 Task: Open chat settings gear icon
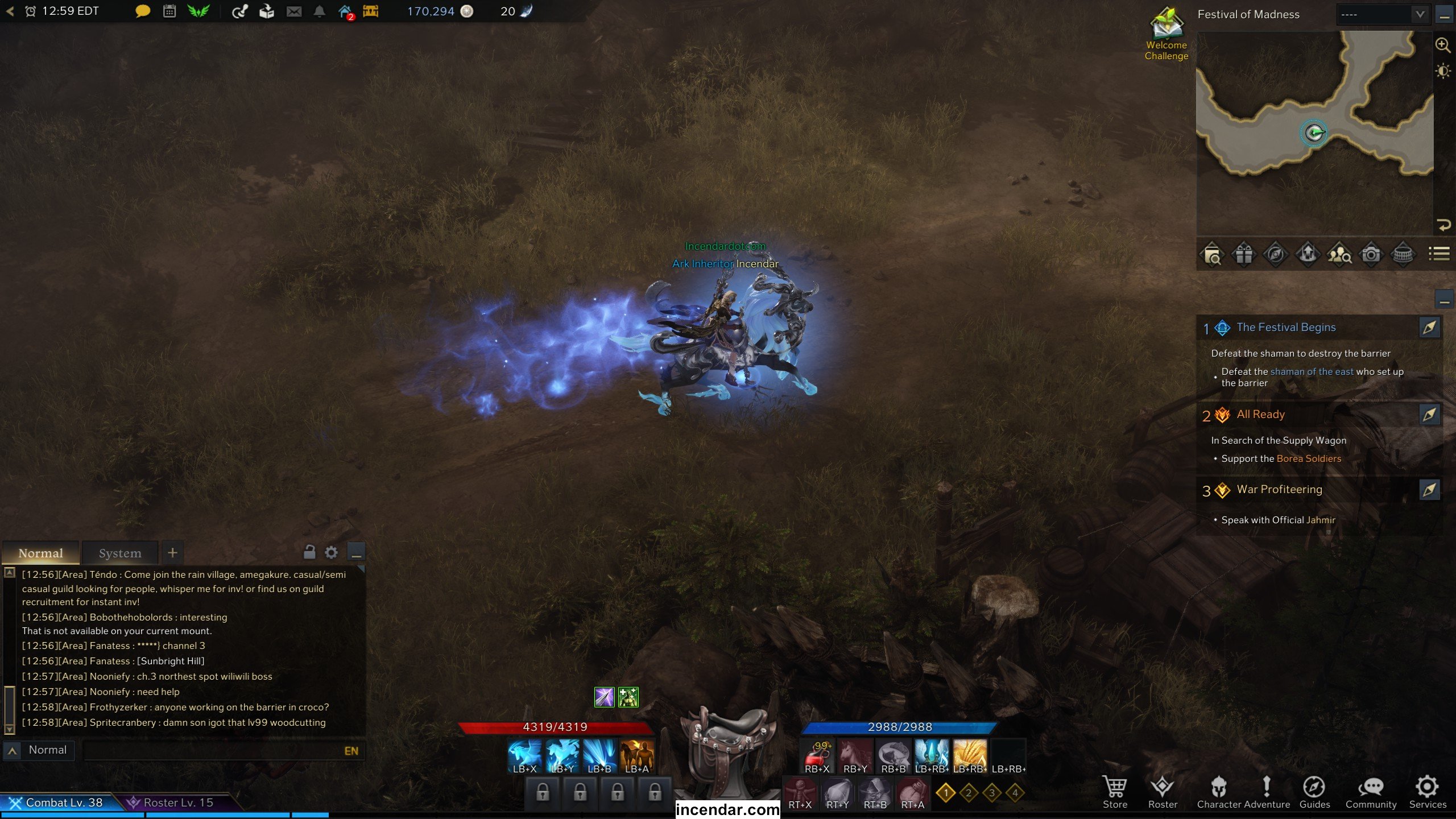click(x=331, y=552)
